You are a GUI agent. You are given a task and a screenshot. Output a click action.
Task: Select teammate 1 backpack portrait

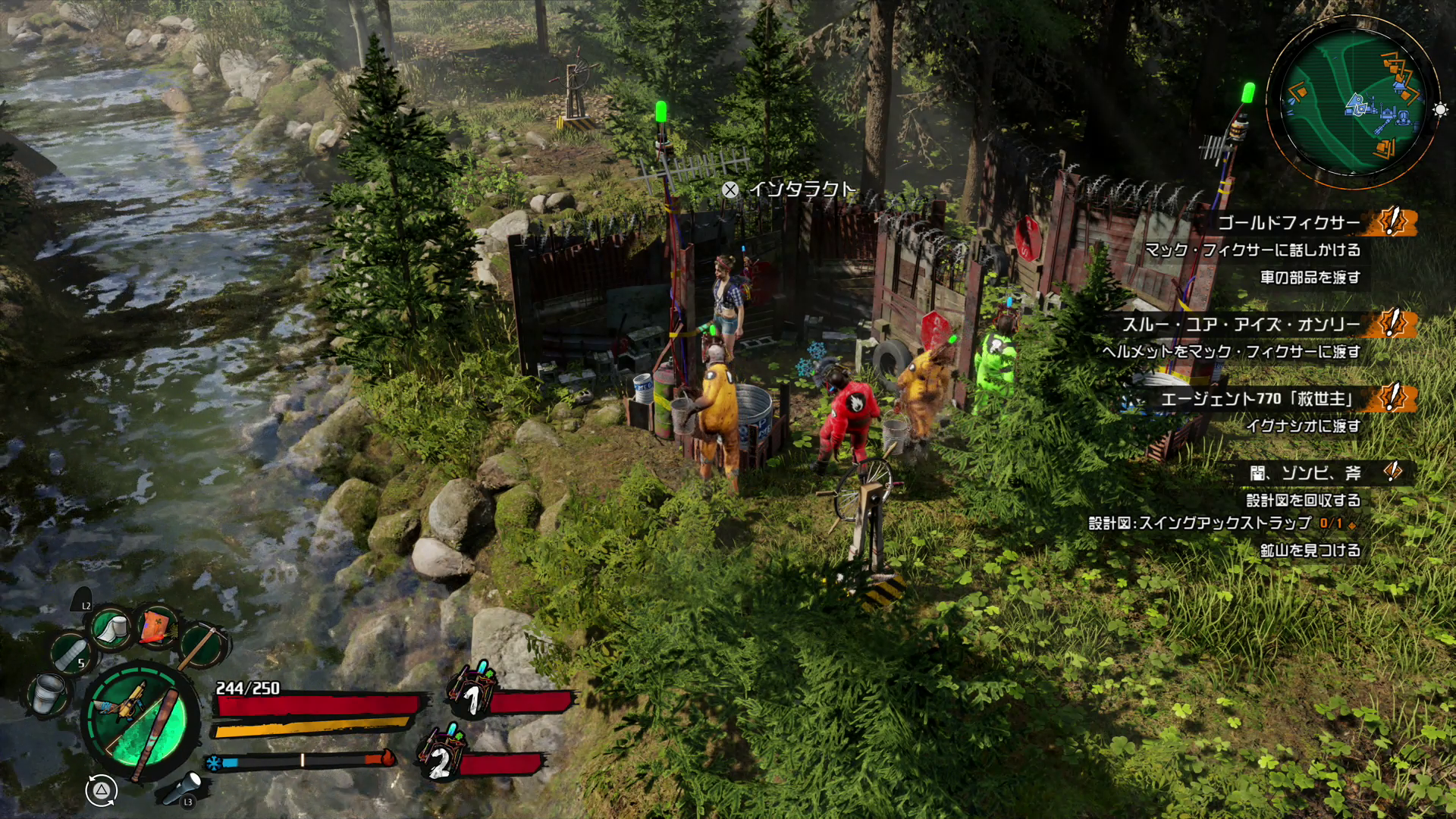point(472,692)
